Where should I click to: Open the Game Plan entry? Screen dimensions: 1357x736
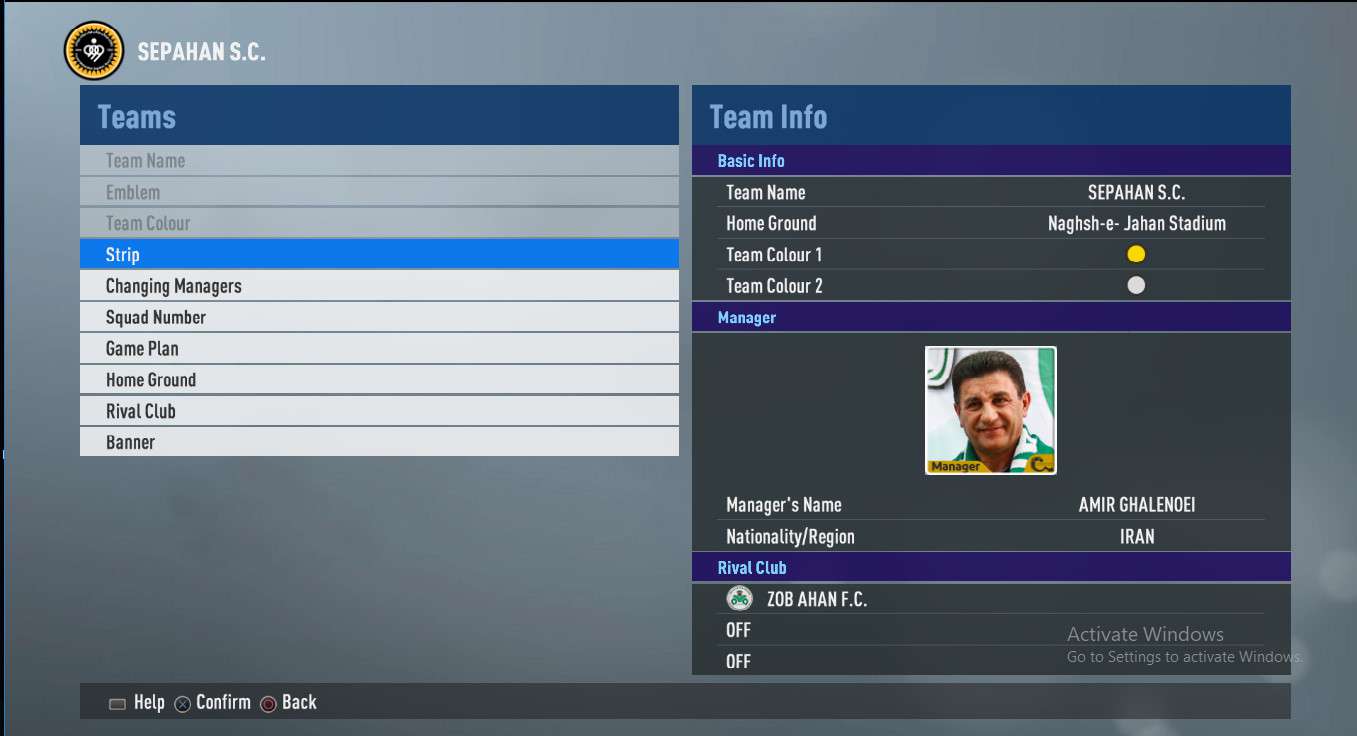coord(379,349)
